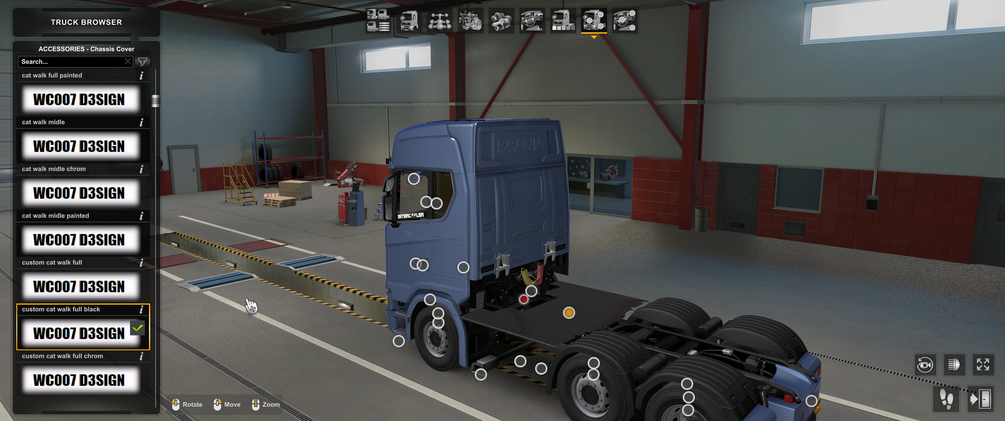This screenshot has height=421, width=1005.
Task: Choose the 'custom cat walk full black' item
Action: pyautogui.click(x=79, y=332)
